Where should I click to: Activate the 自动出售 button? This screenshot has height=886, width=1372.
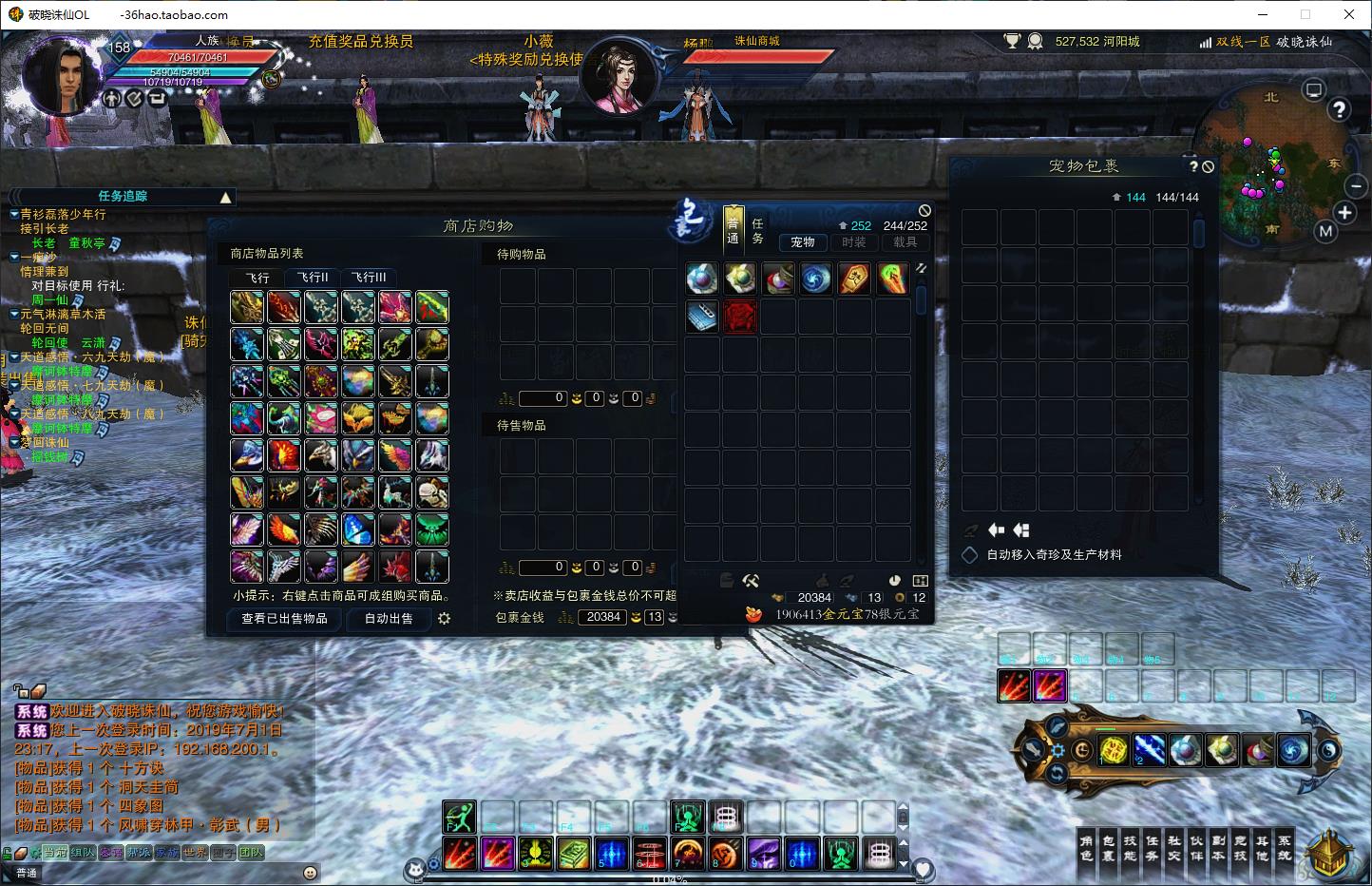pos(389,618)
